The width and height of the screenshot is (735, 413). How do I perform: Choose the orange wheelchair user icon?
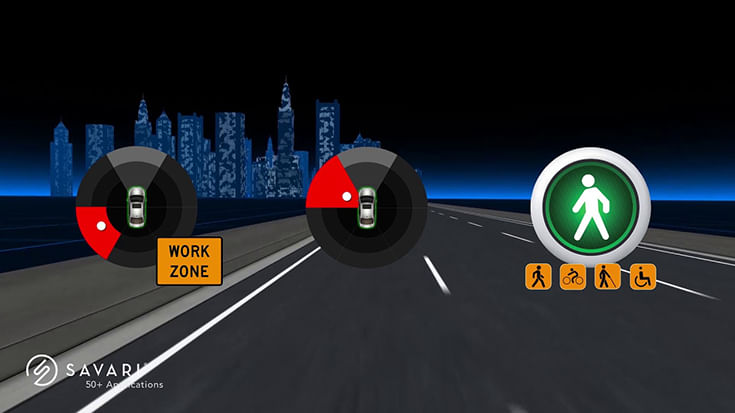point(642,277)
